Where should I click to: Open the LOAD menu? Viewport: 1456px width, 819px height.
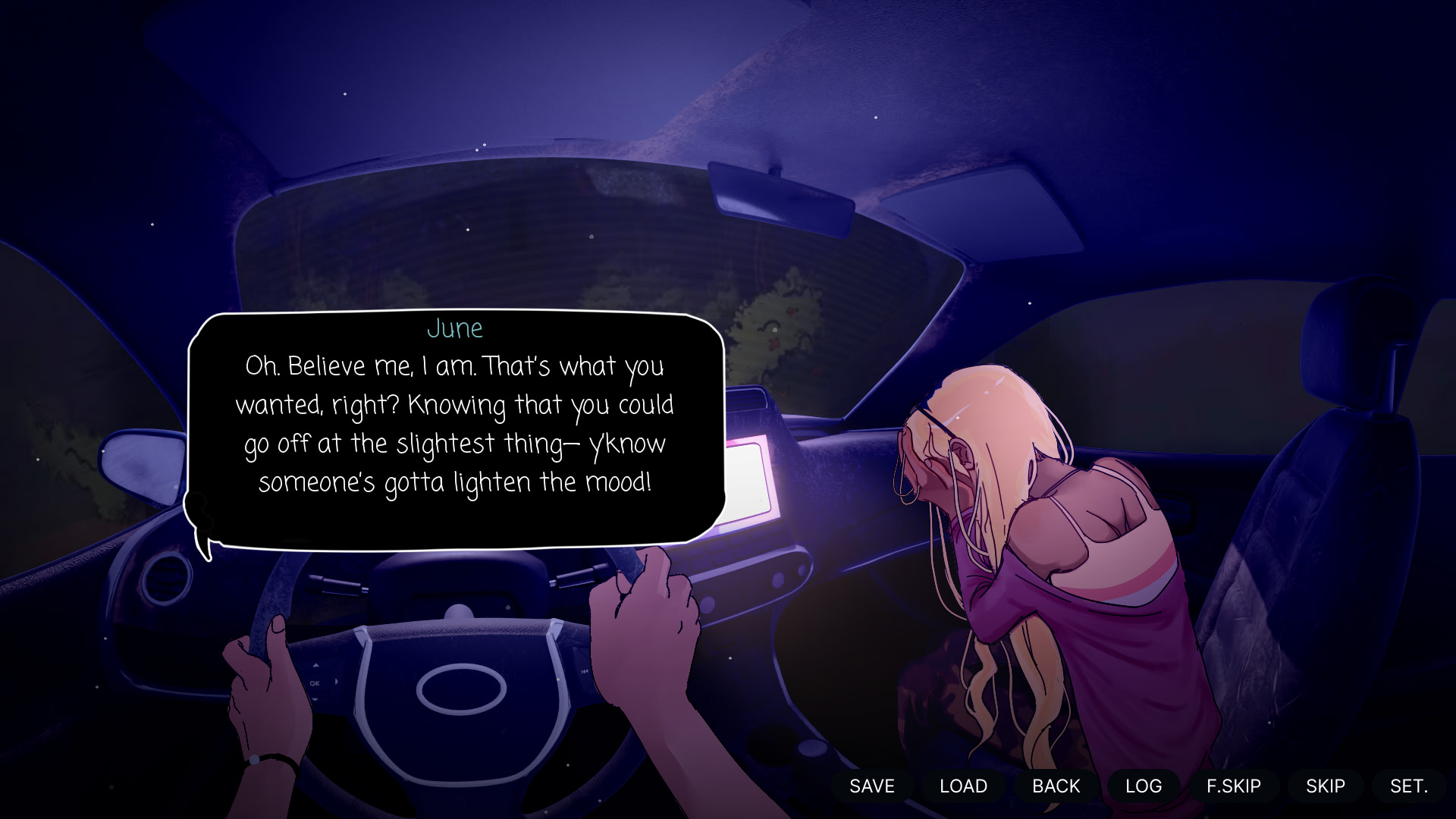tap(963, 786)
